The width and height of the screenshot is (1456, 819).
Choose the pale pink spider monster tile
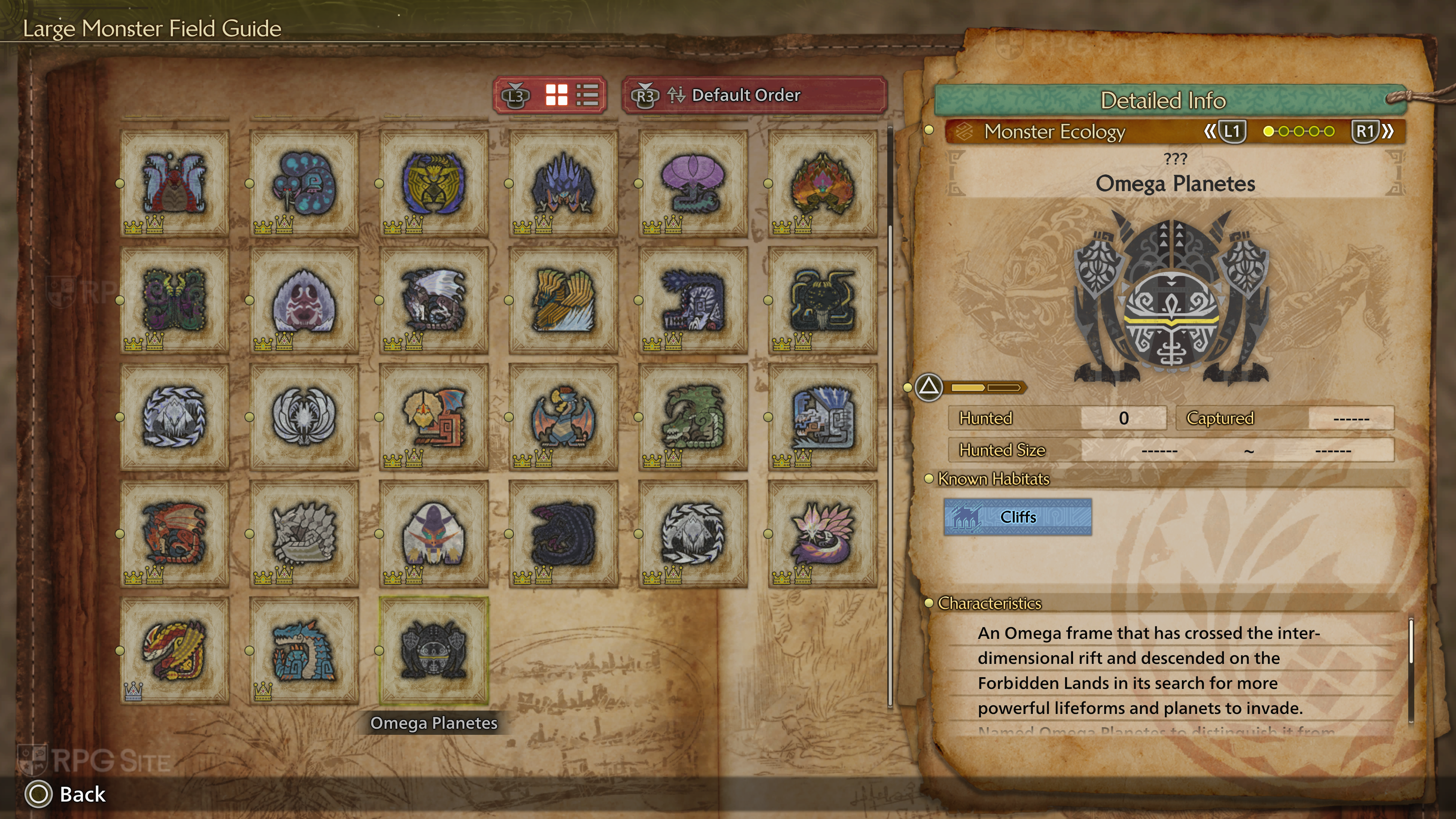click(x=304, y=300)
